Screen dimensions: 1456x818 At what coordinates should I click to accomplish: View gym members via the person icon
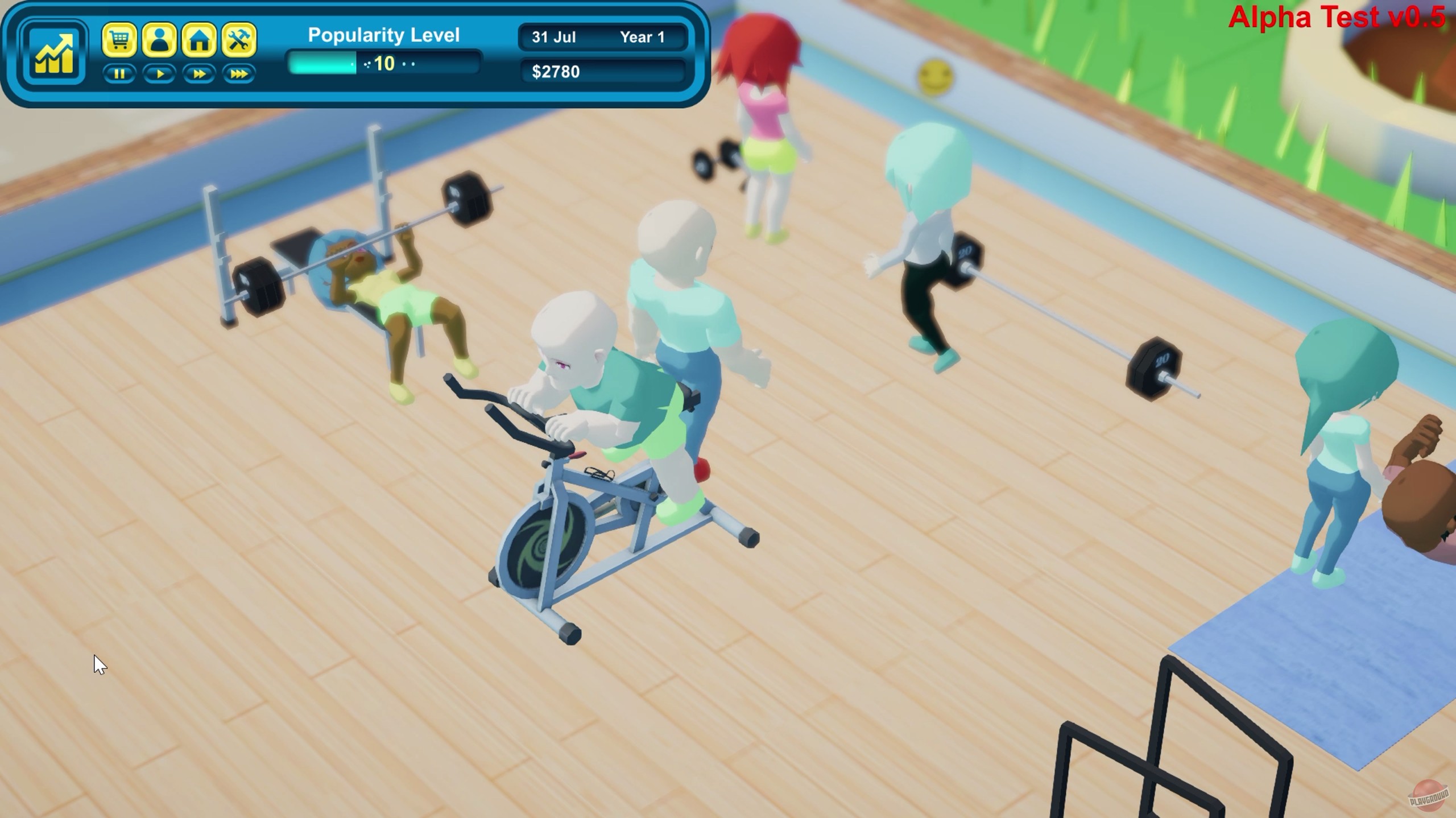160,40
